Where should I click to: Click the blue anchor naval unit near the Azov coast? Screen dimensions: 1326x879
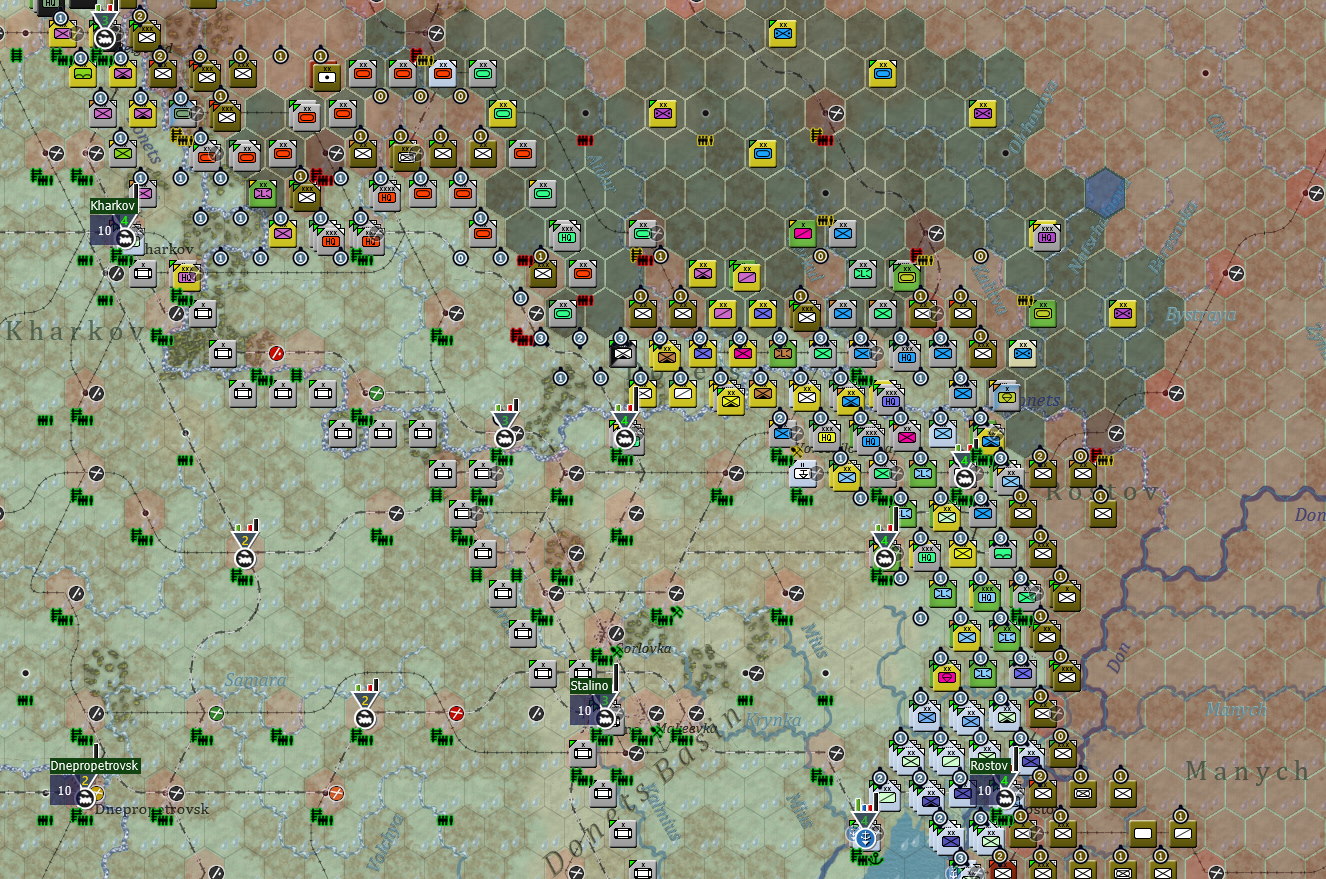866,838
